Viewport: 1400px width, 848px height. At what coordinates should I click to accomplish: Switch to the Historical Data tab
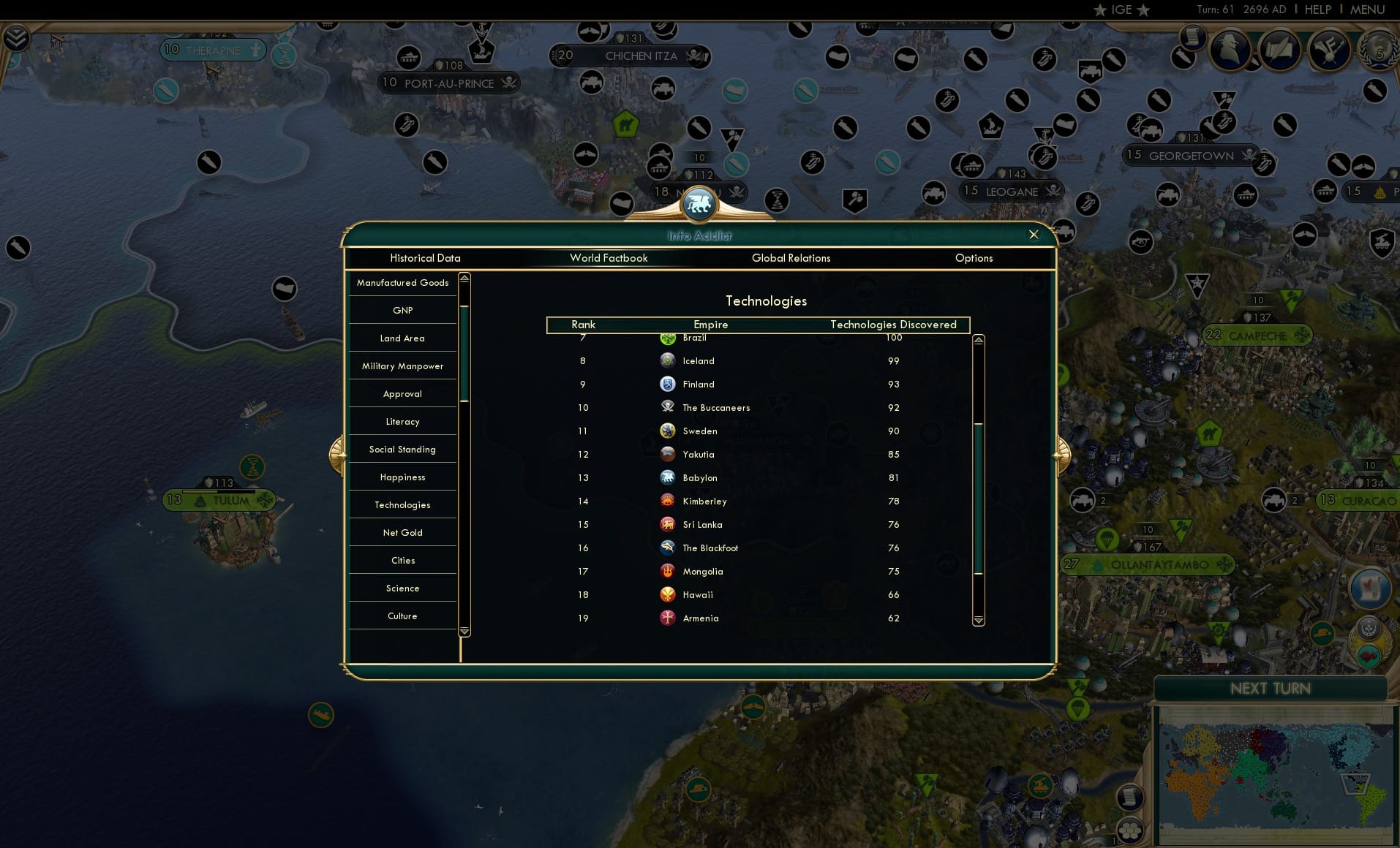pyautogui.click(x=426, y=258)
